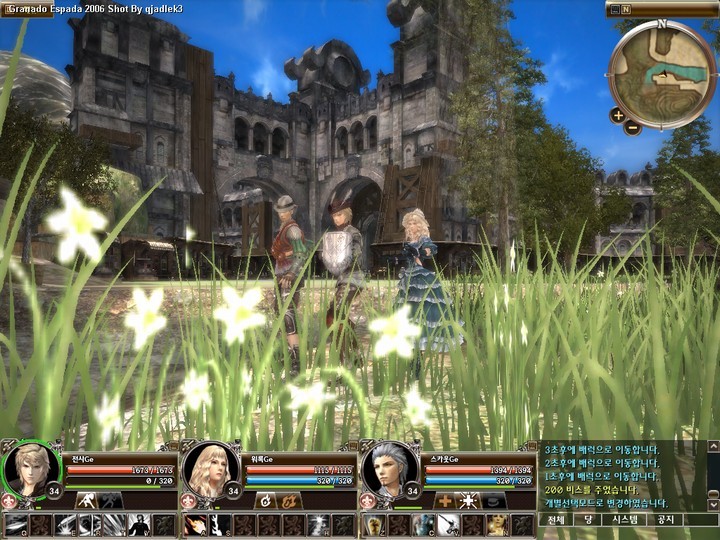Choose the wizard's orange swirling fire stance icon

pos(290,500)
